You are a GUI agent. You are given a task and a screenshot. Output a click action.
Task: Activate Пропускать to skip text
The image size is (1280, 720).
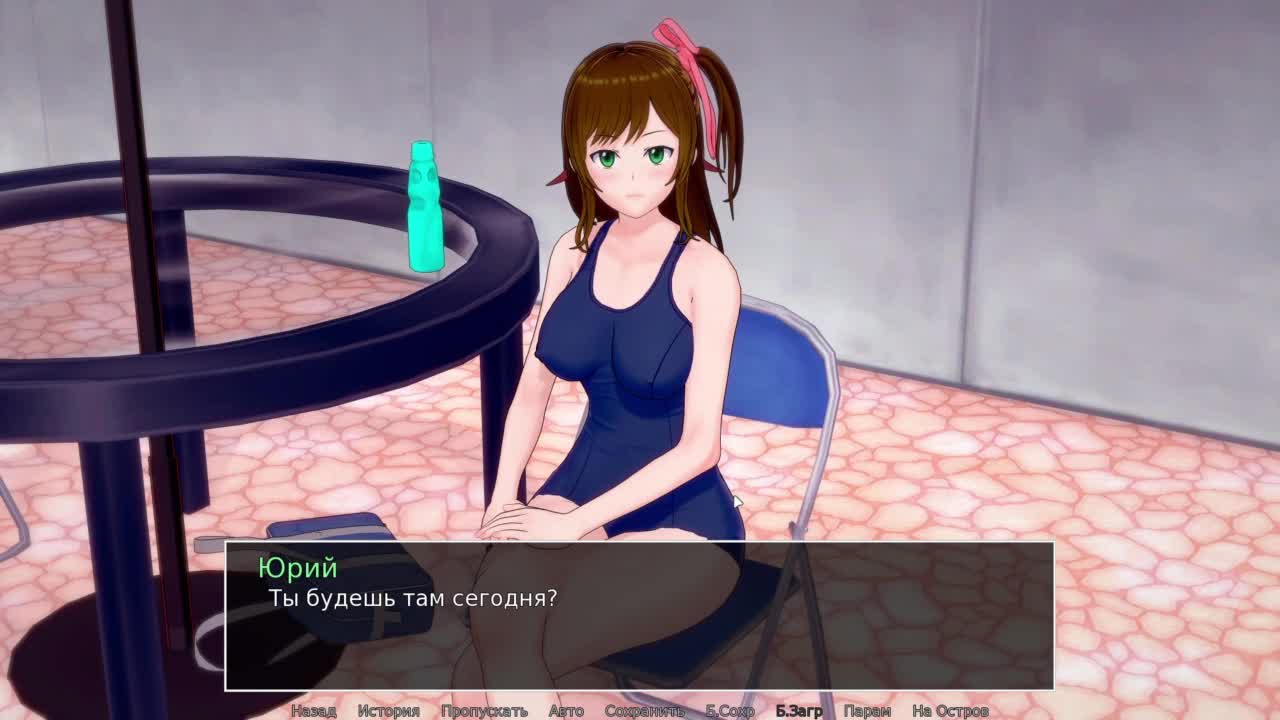pyautogui.click(x=484, y=711)
